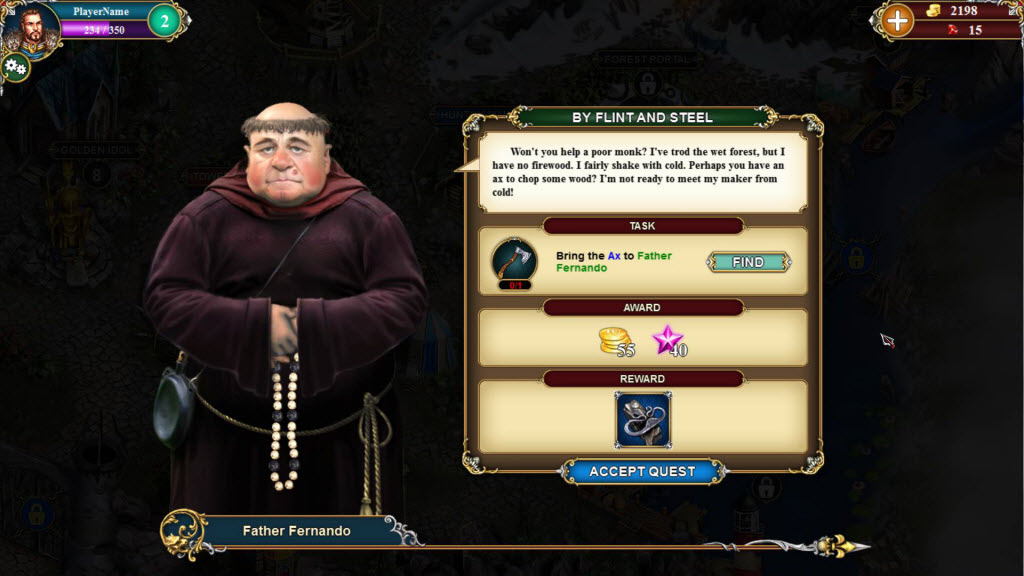Add more gold with the plus button

(897, 20)
